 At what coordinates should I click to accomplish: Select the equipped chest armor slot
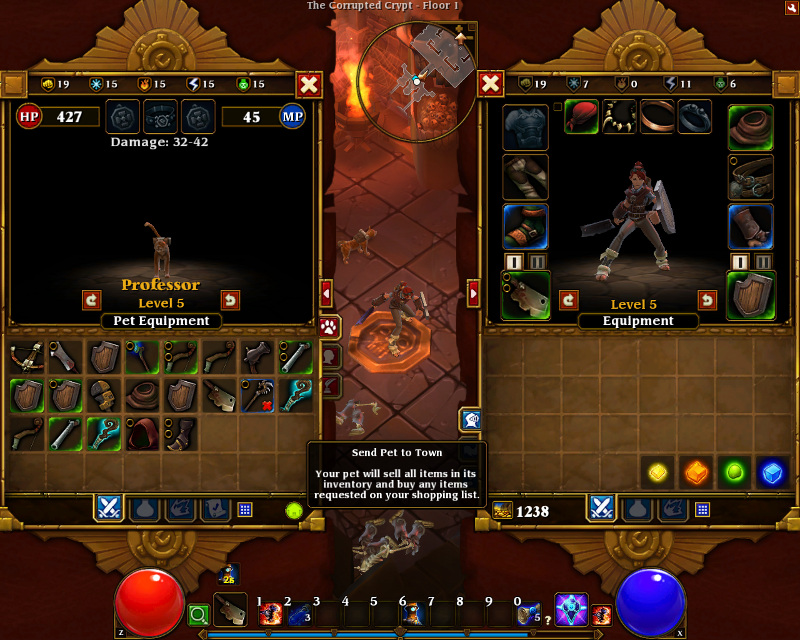click(525, 127)
